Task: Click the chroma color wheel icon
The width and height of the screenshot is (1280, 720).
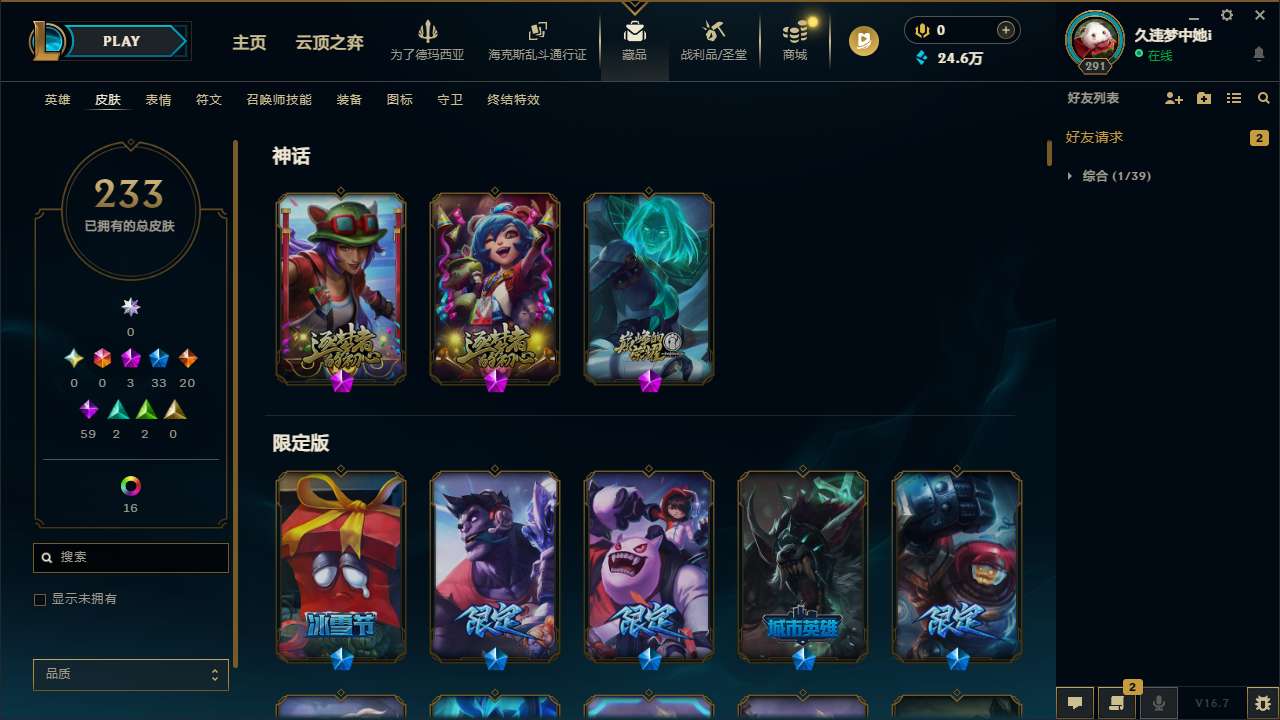Action: point(130,486)
